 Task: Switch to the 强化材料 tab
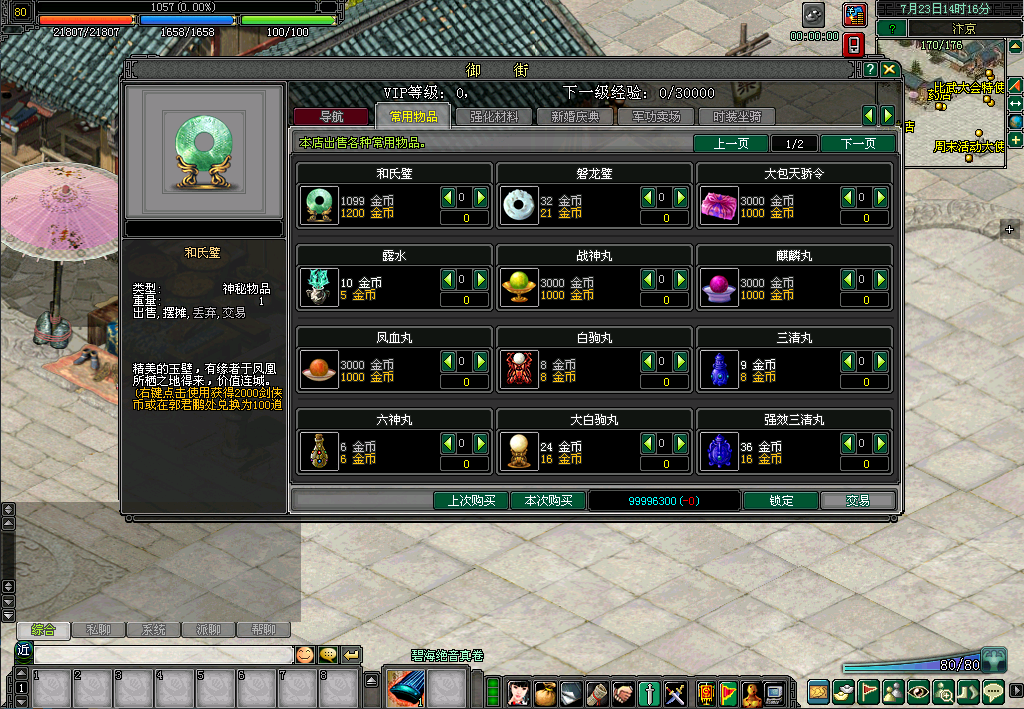point(494,117)
